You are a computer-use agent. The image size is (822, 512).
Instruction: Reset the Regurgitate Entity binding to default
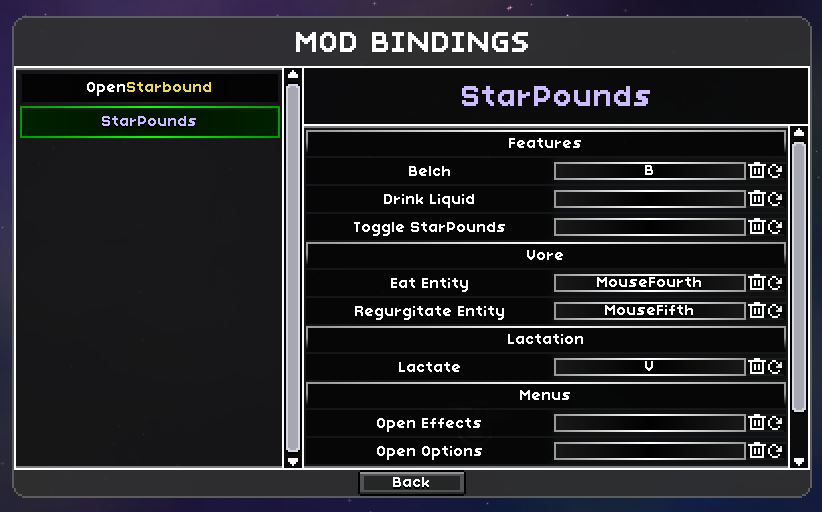click(775, 311)
